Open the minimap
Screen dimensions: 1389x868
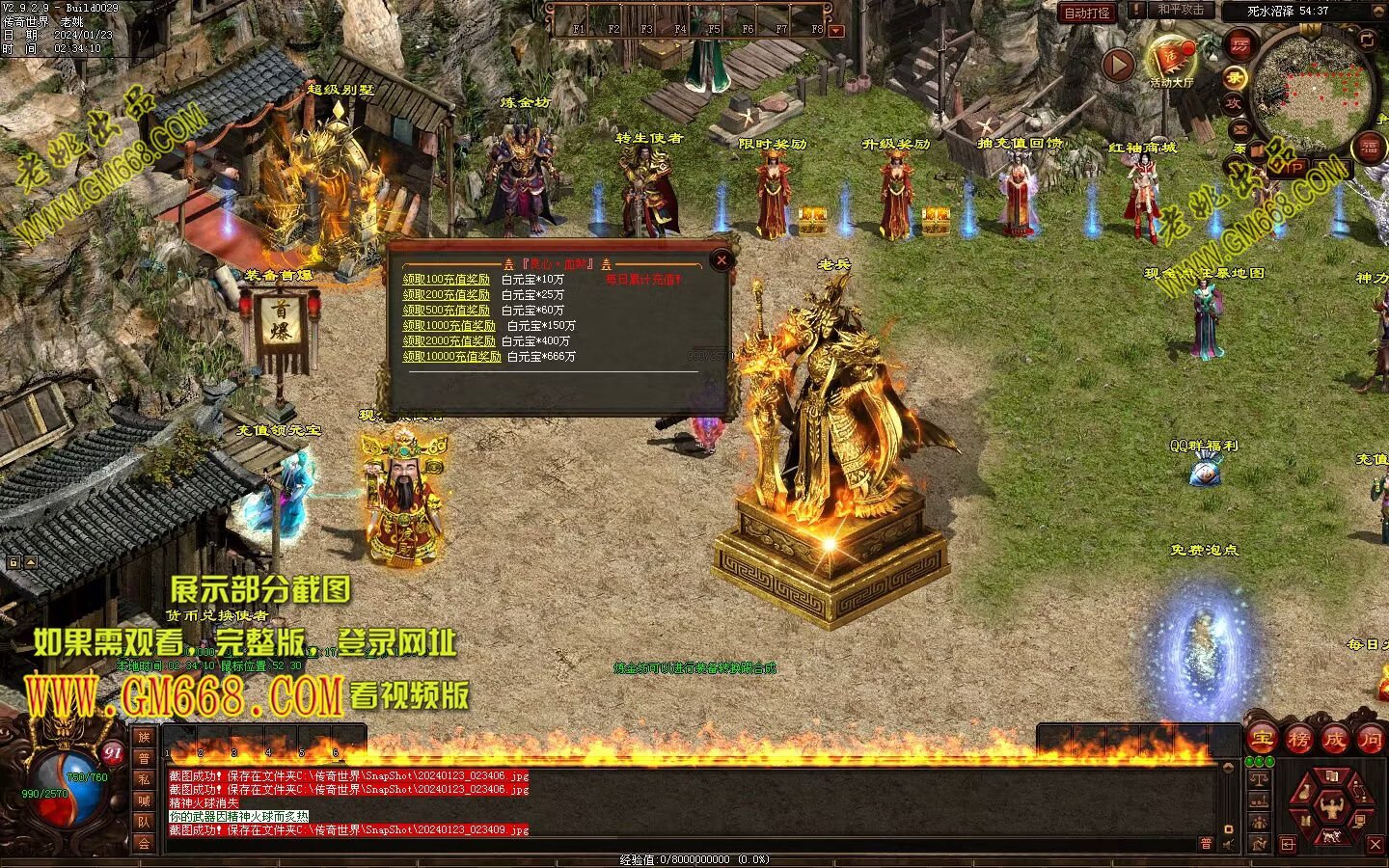(1311, 89)
